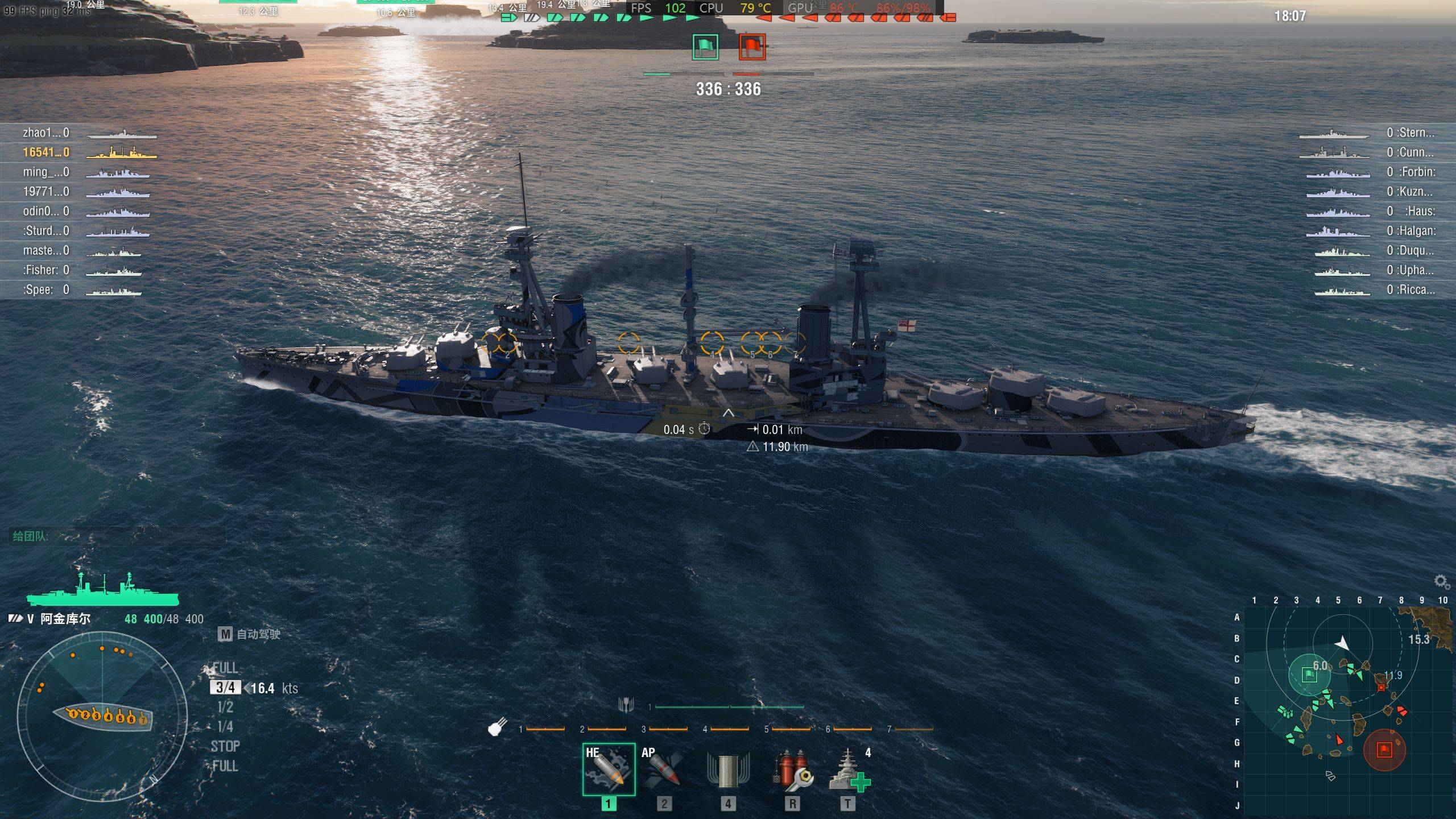1456x819 pixels.
Task: Select the HE shell type
Action: [608, 769]
